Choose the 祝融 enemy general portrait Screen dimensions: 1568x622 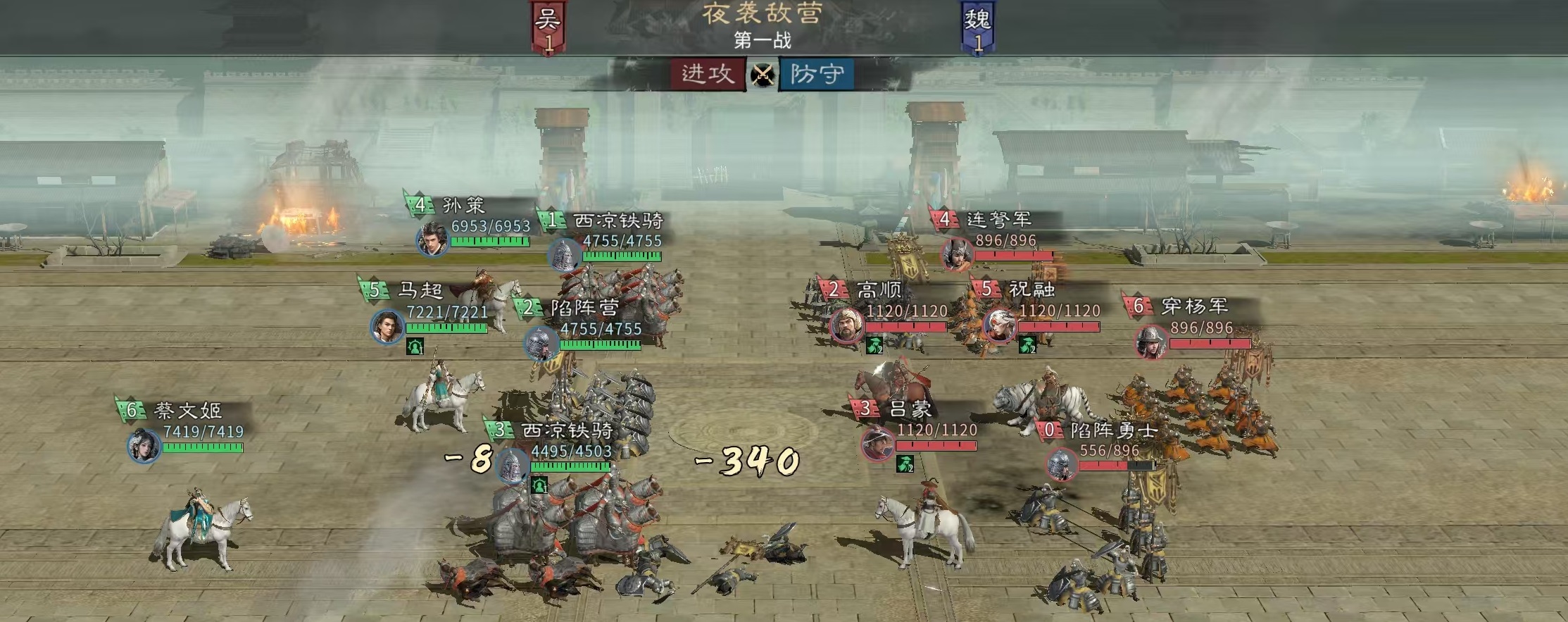click(x=998, y=325)
